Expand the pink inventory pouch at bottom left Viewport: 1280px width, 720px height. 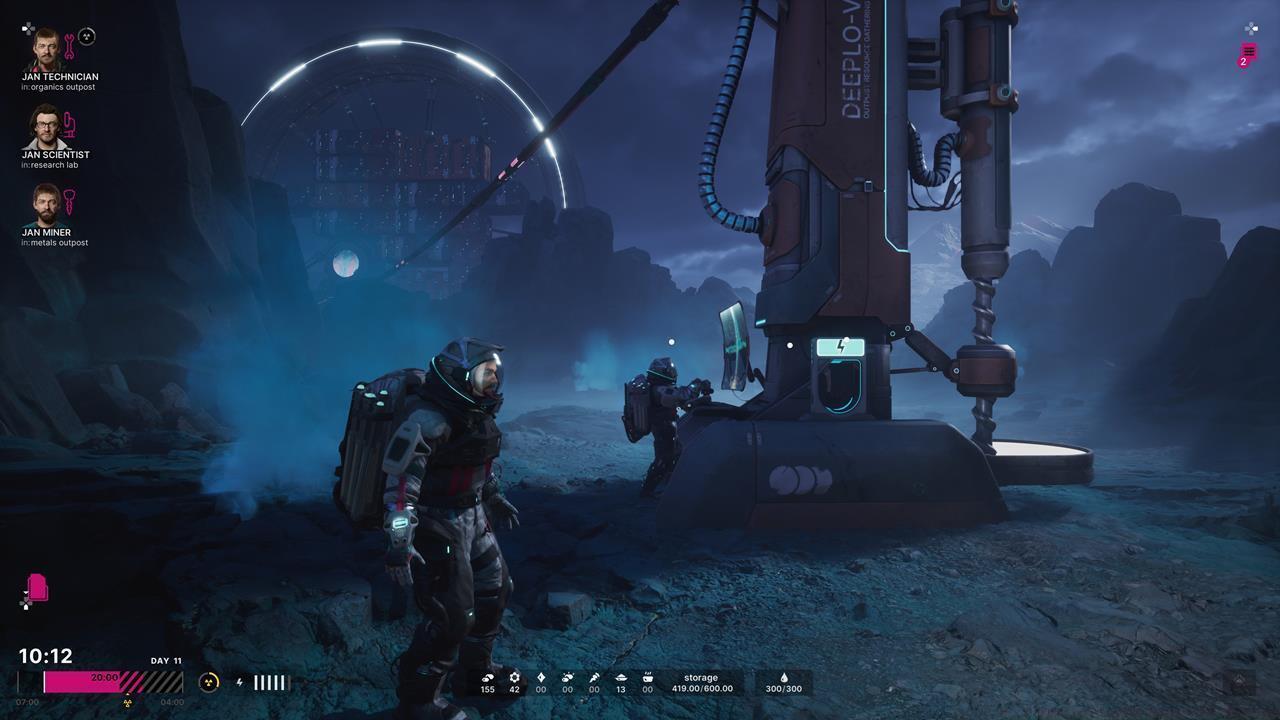(38, 588)
